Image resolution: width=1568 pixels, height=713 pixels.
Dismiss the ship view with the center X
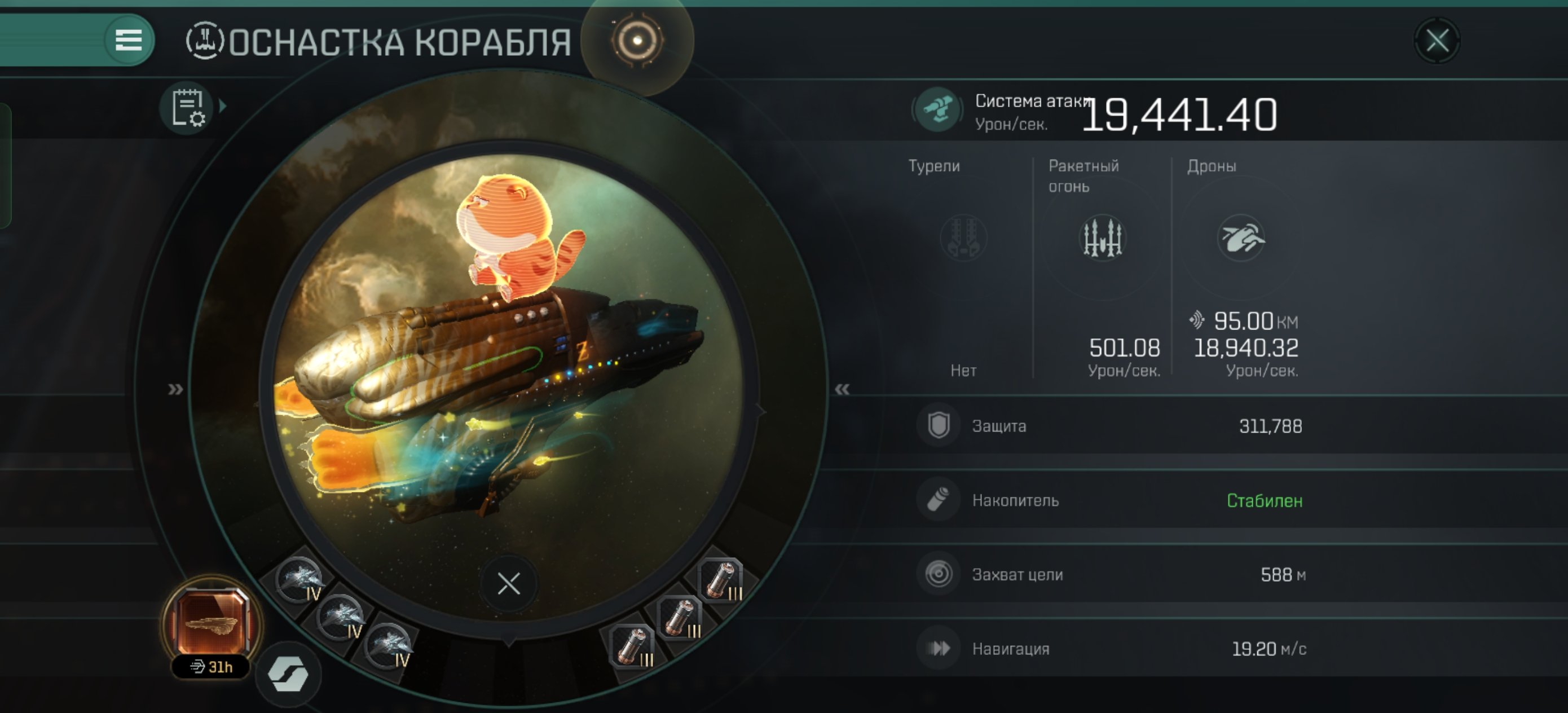coord(508,584)
